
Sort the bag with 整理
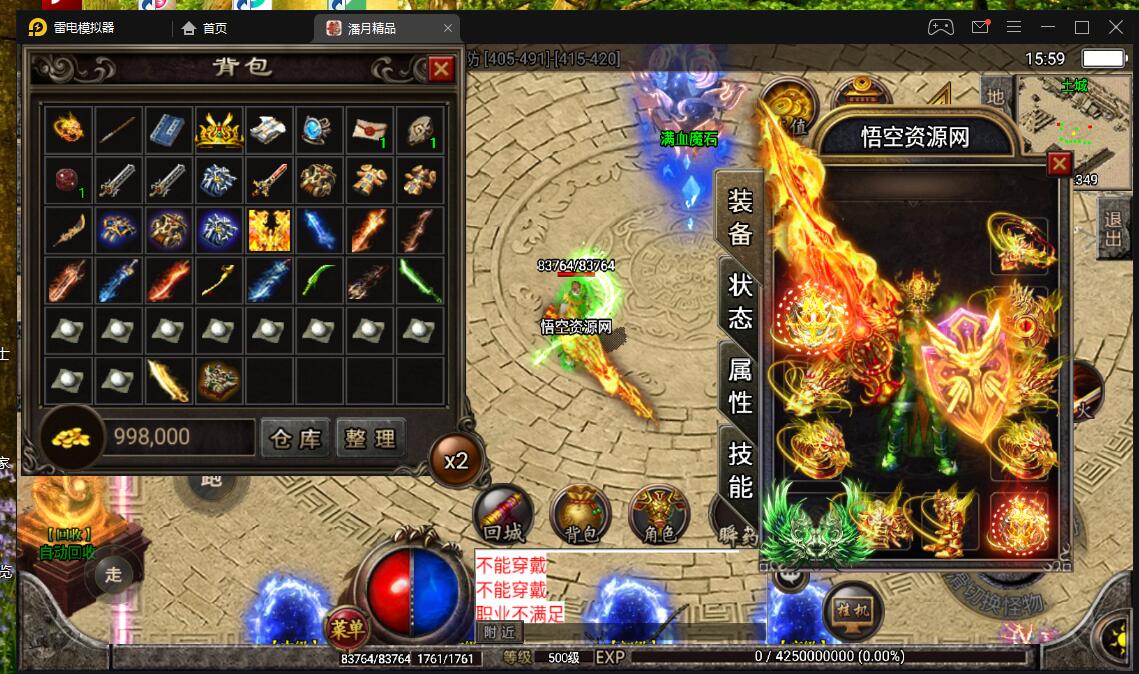click(x=371, y=438)
